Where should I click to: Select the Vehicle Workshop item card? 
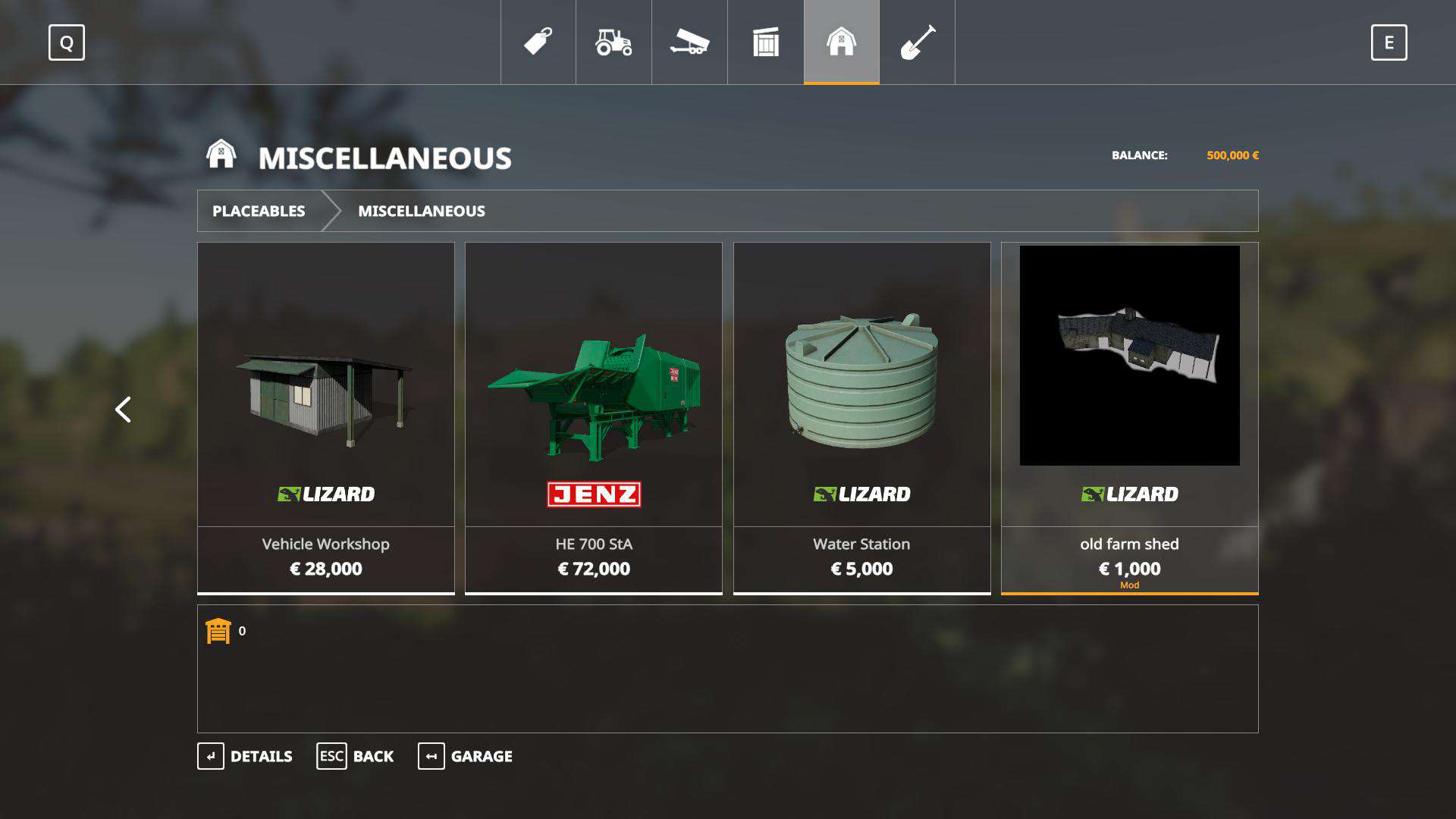coord(326,417)
